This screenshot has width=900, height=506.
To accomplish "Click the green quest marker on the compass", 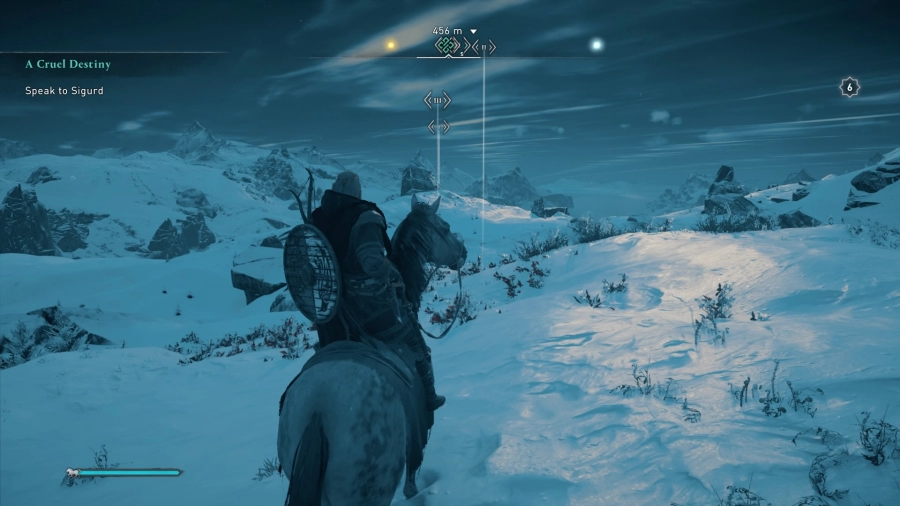I will point(447,45).
